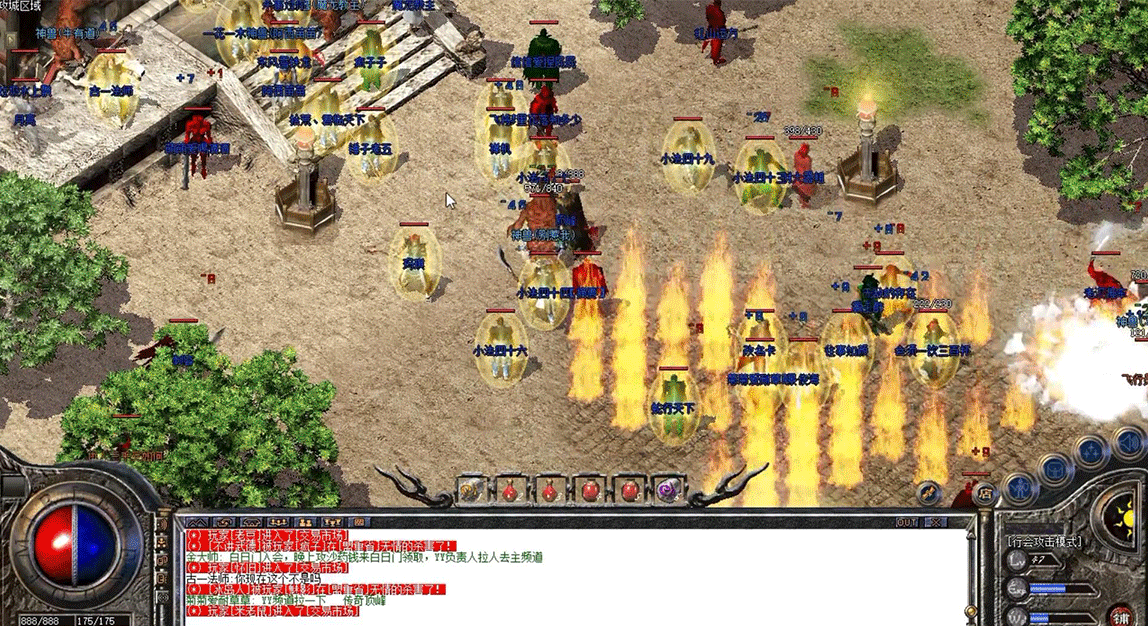Click the small satellite-shaped round button
The image size is (1148, 626).
[930, 492]
